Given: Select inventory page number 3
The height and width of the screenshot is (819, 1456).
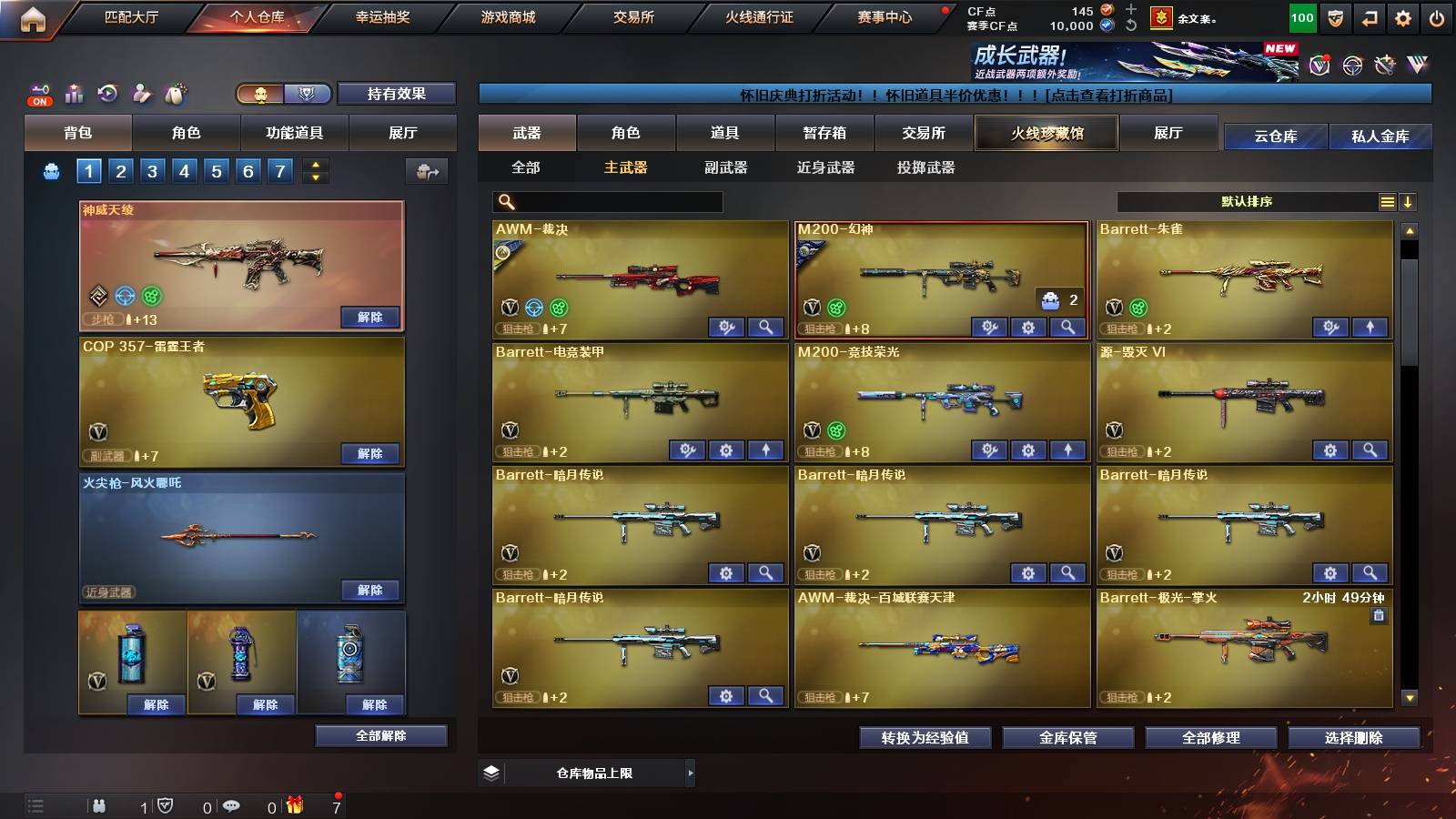Looking at the screenshot, I should pyautogui.click(x=151, y=170).
